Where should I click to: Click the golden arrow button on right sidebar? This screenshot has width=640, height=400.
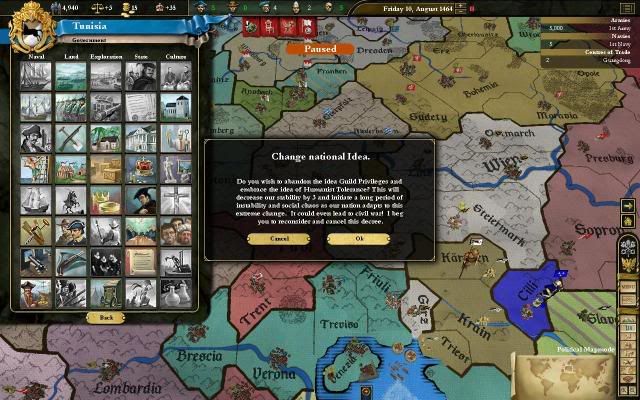628,207
